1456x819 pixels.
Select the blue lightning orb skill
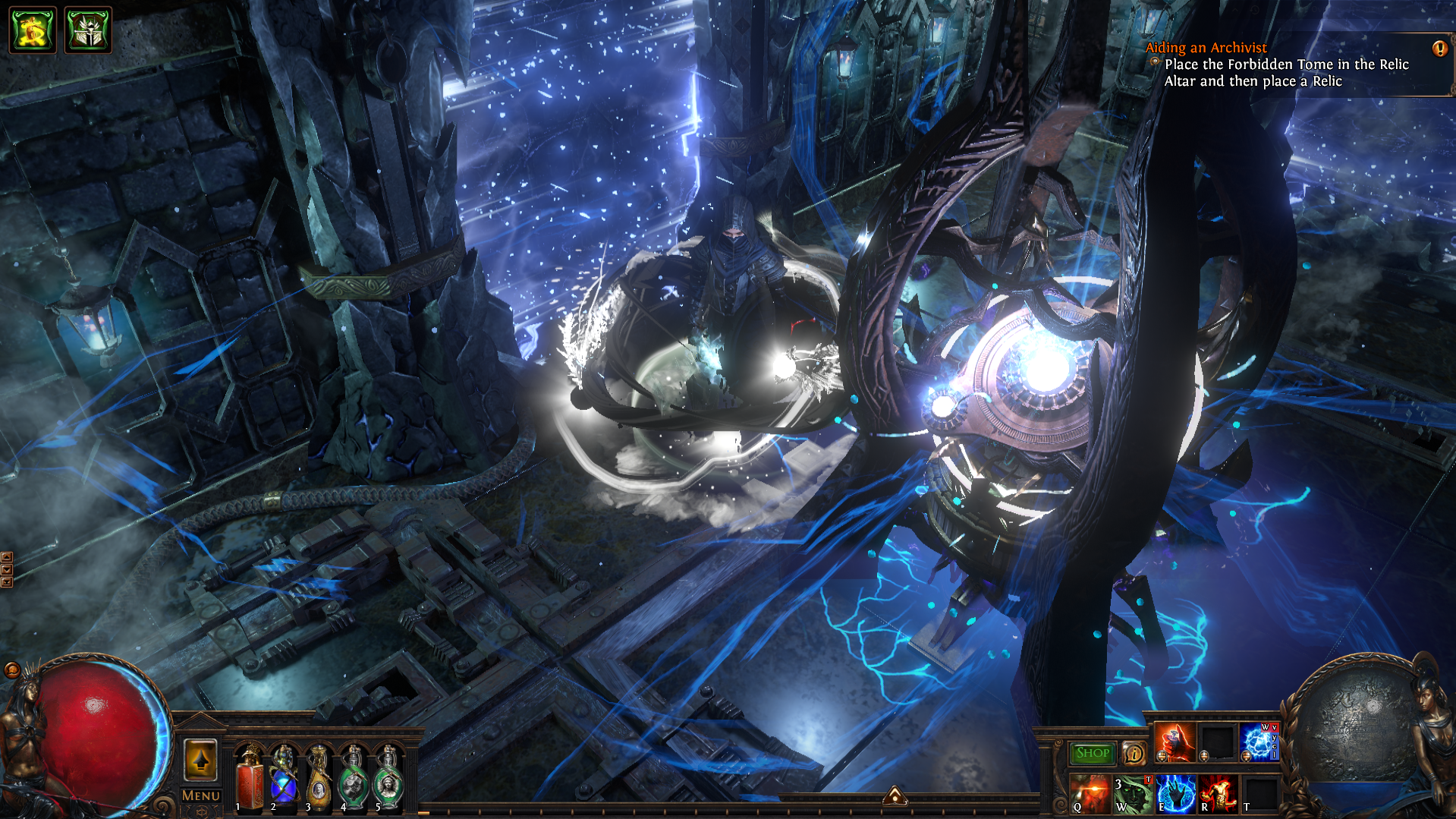coord(1258,742)
